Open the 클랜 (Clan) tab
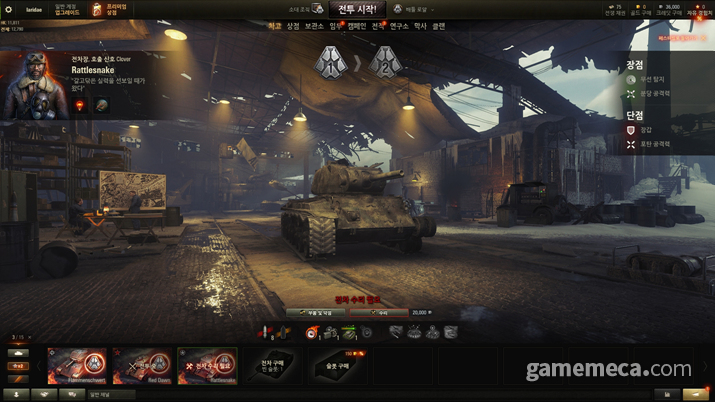Screen dimensions: 715x402 (438, 26)
